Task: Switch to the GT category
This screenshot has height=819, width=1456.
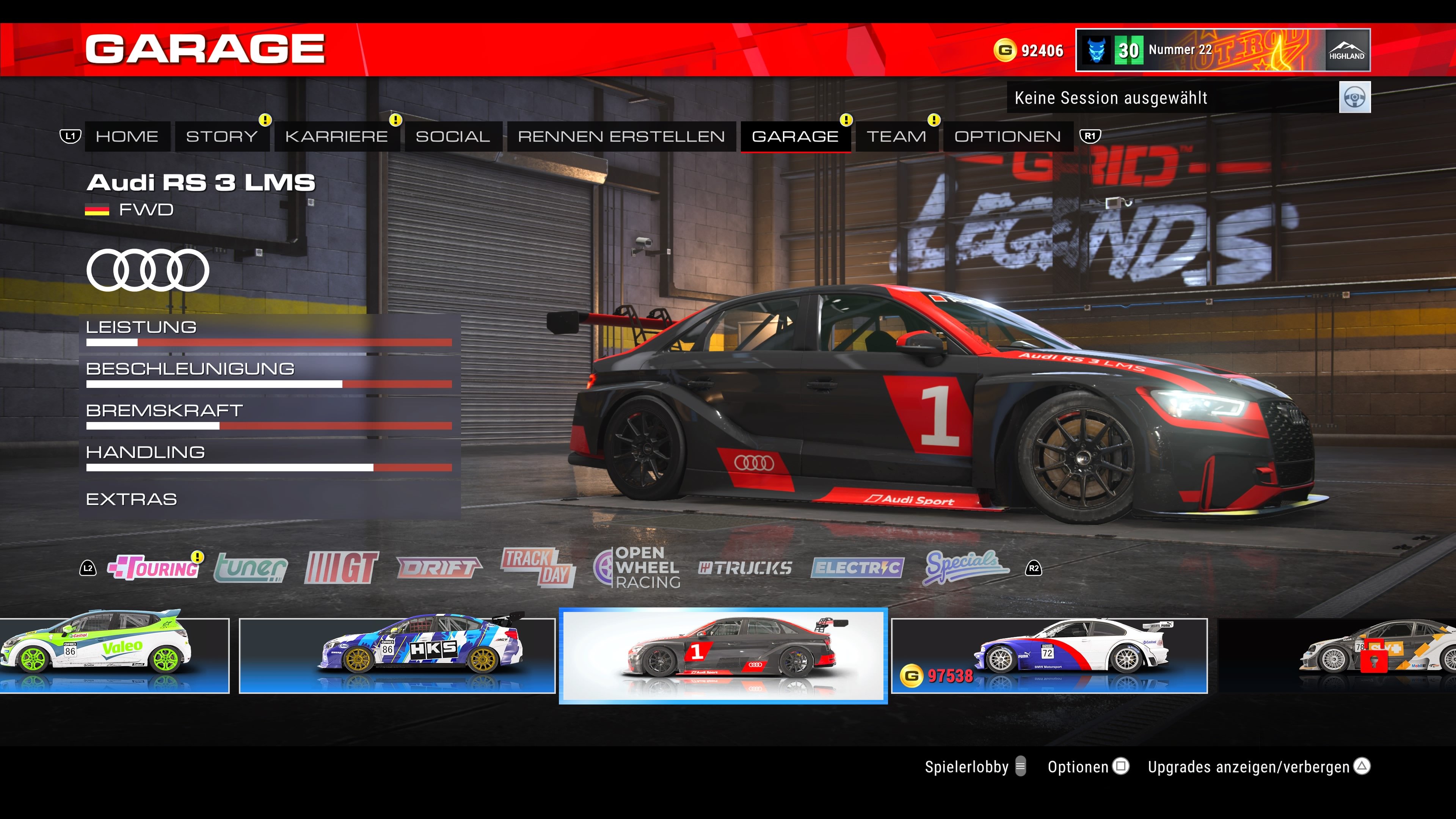Action: (x=341, y=568)
